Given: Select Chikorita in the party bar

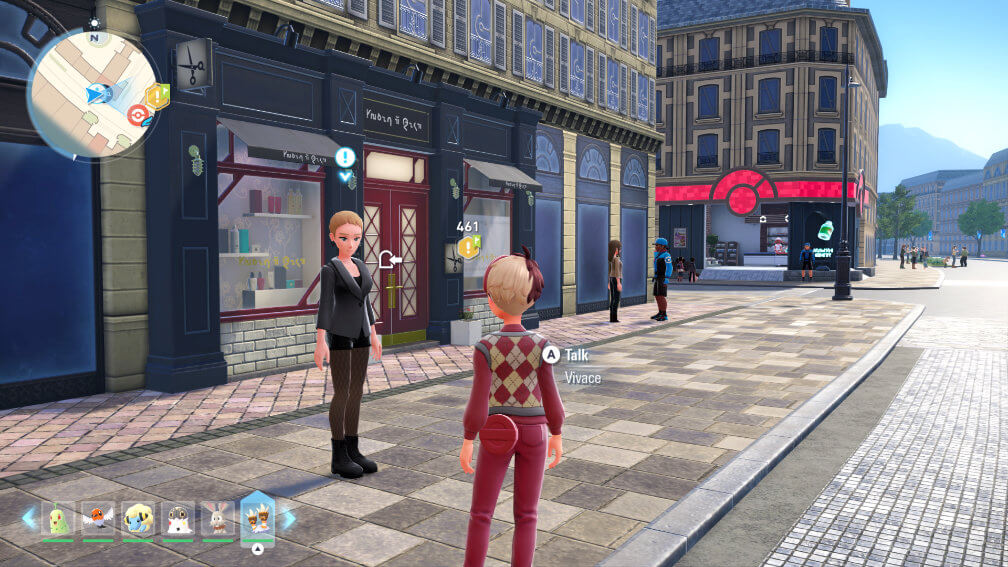Looking at the screenshot, I should pos(58,519).
